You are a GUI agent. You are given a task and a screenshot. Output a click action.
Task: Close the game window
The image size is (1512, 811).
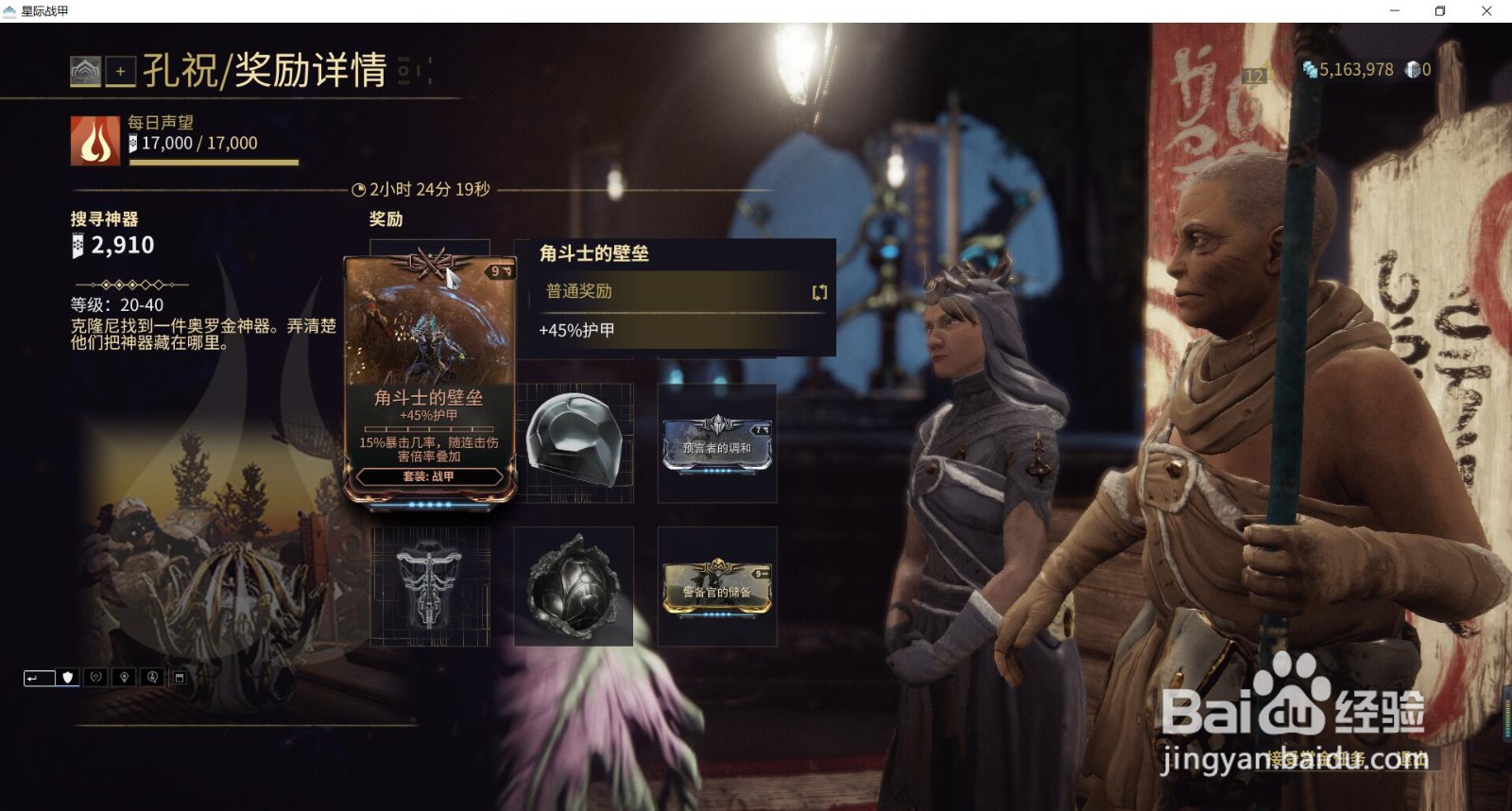click(x=1486, y=11)
